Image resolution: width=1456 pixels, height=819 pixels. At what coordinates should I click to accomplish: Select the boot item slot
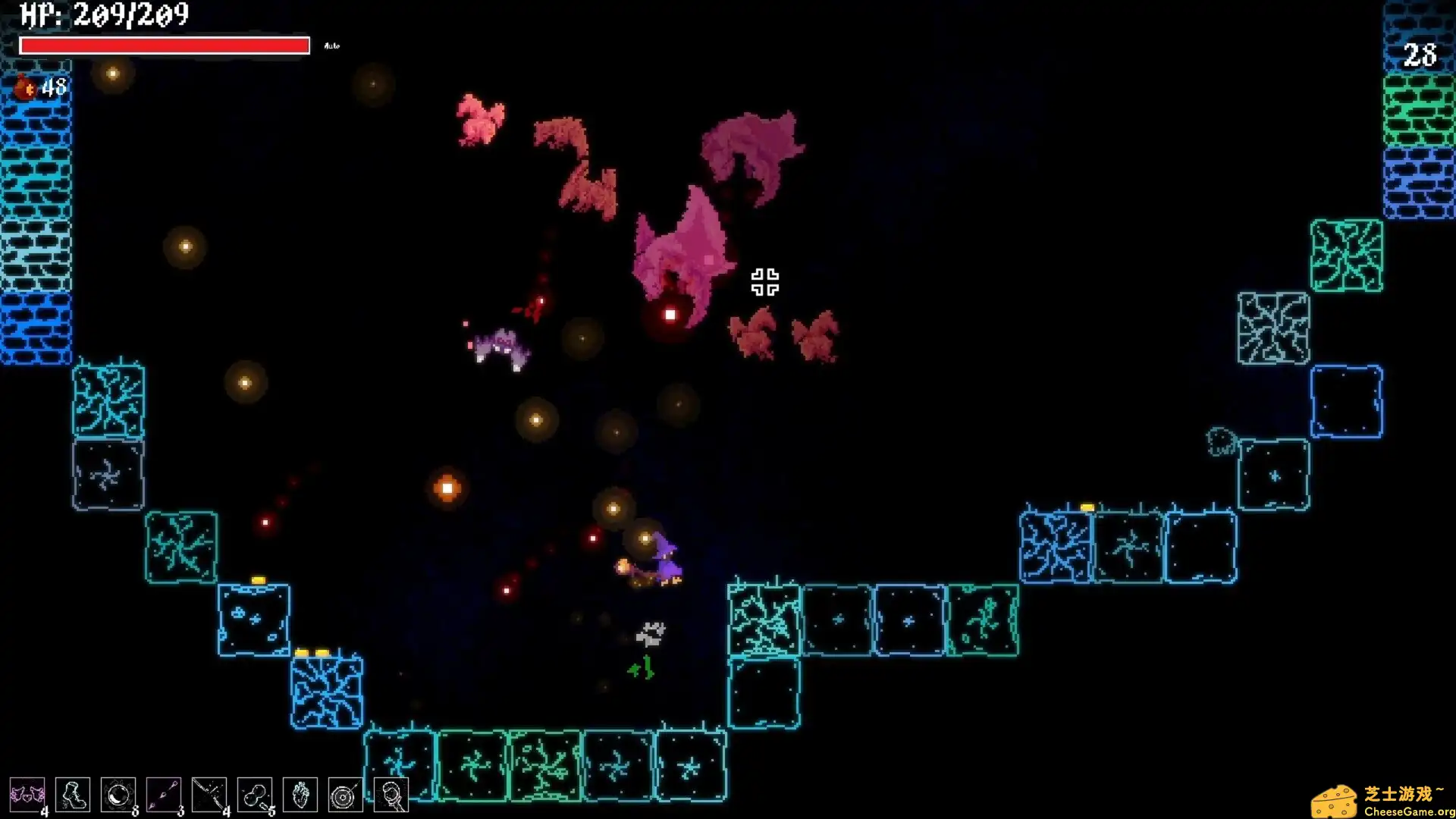point(73,794)
